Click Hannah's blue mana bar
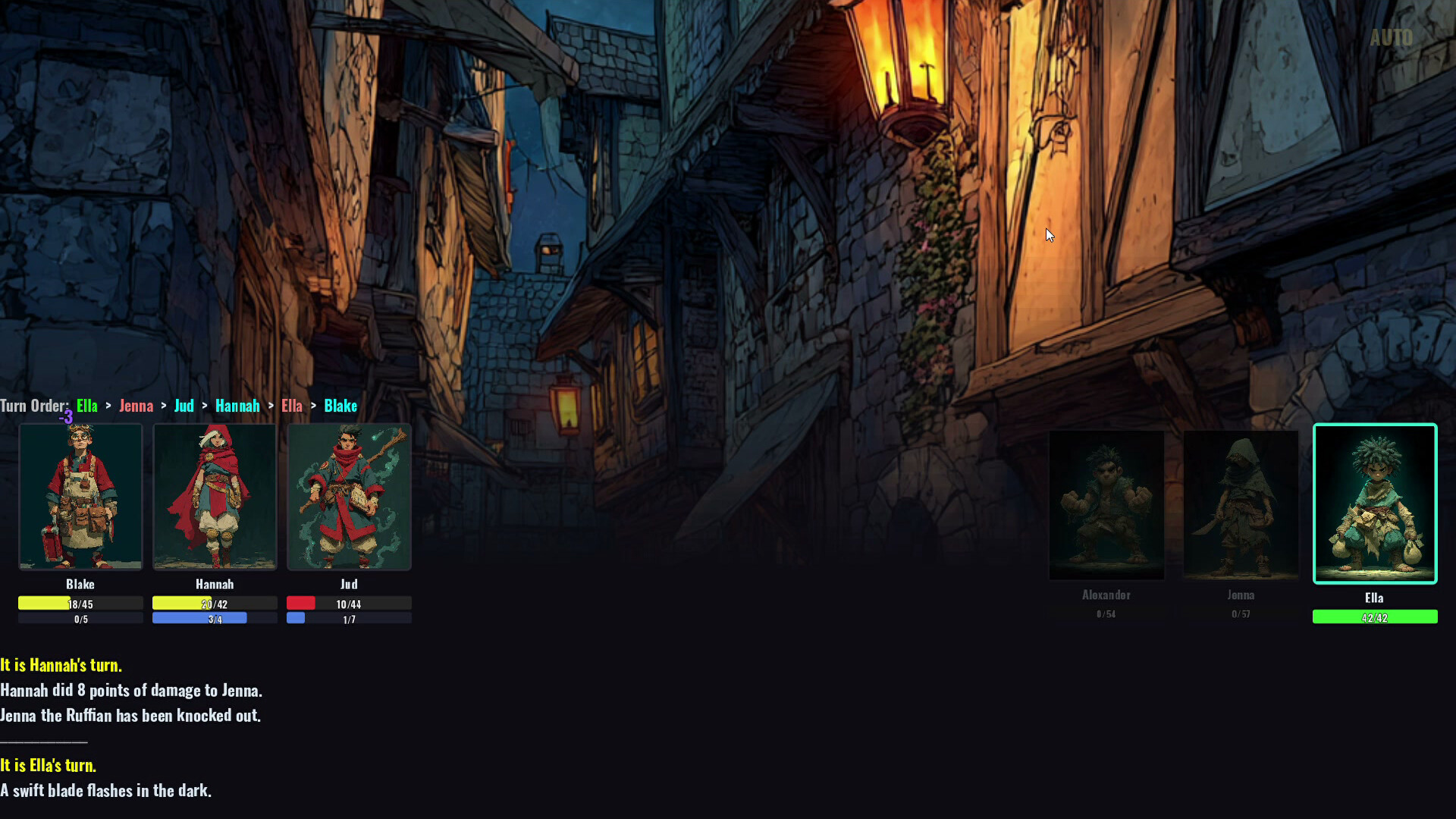 [x=215, y=617]
